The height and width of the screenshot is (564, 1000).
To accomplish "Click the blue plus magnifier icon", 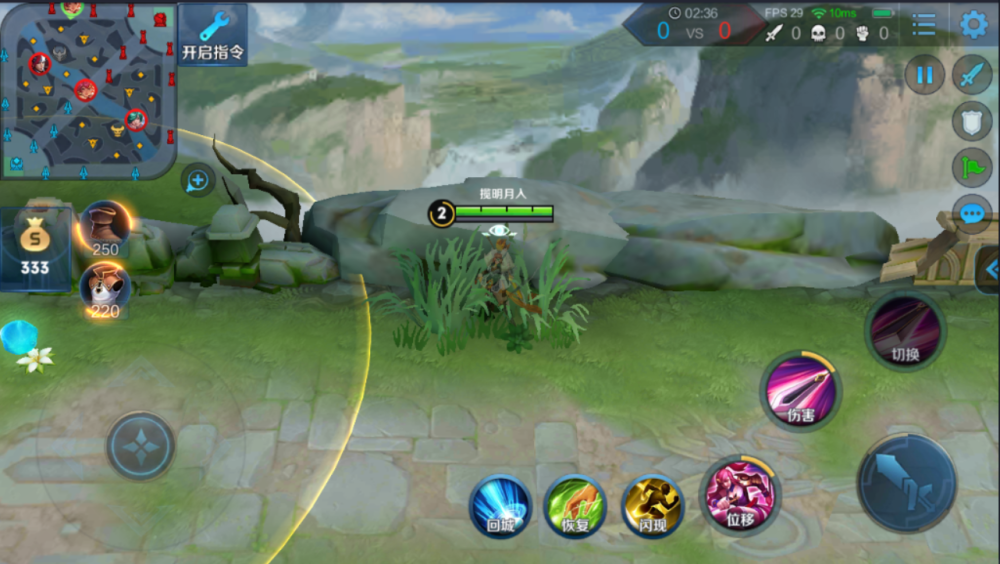I will (197, 181).
